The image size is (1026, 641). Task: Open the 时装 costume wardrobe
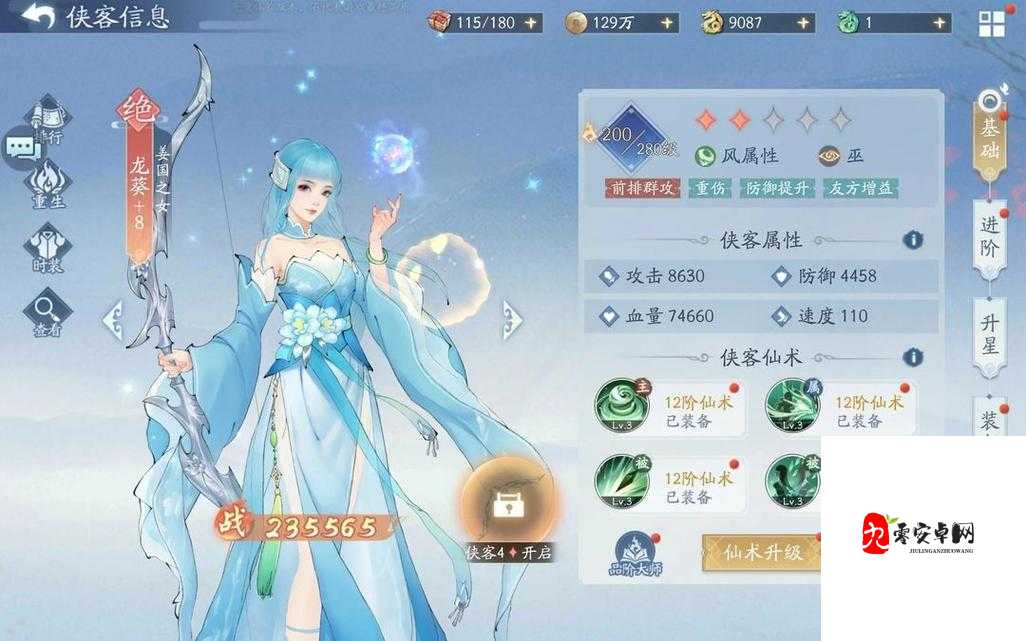(x=47, y=246)
